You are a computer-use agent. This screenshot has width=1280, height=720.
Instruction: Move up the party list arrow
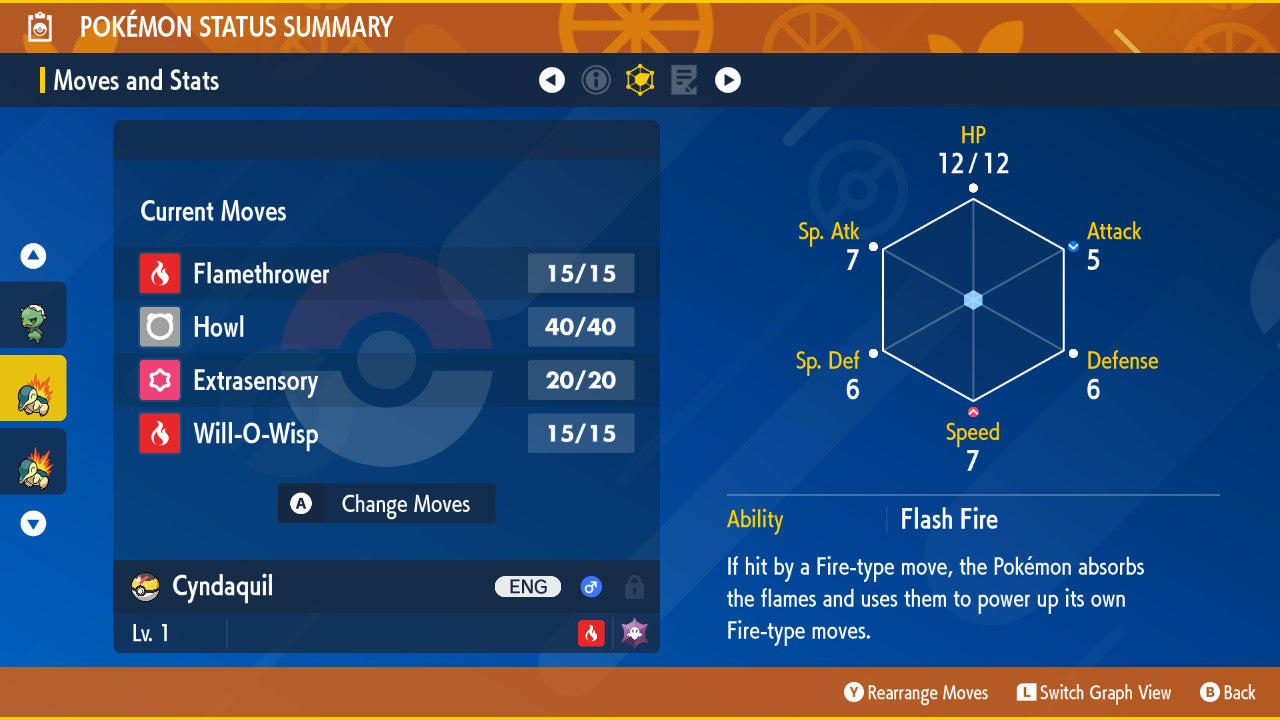coord(33,257)
